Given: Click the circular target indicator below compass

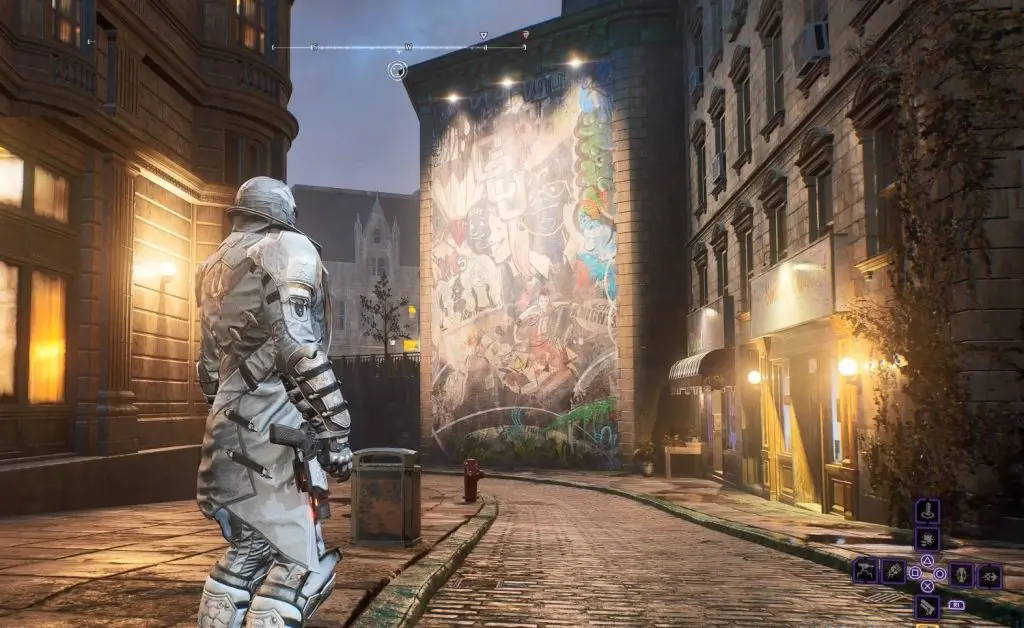Looking at the screenshot, I should pos(397,70).
